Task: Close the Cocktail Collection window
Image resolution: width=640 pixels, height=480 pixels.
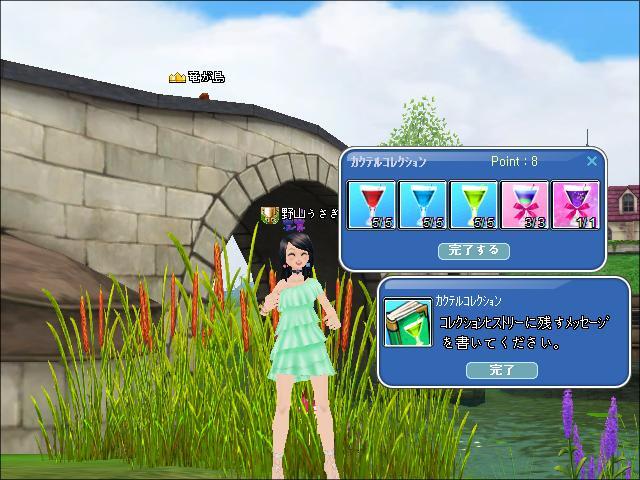Action: (591, 161)
